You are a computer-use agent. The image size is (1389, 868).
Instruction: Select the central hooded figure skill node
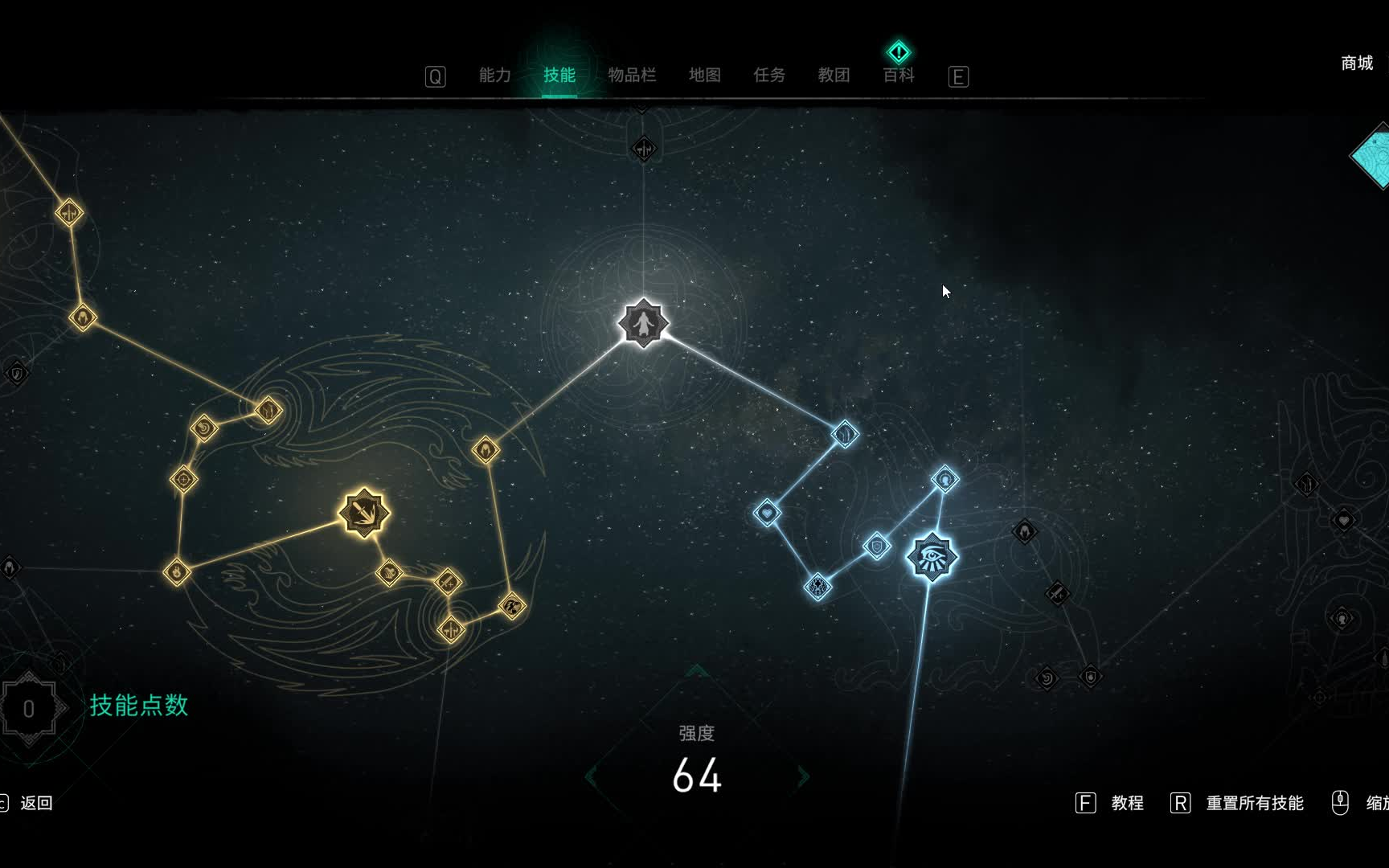click(643, 323)
